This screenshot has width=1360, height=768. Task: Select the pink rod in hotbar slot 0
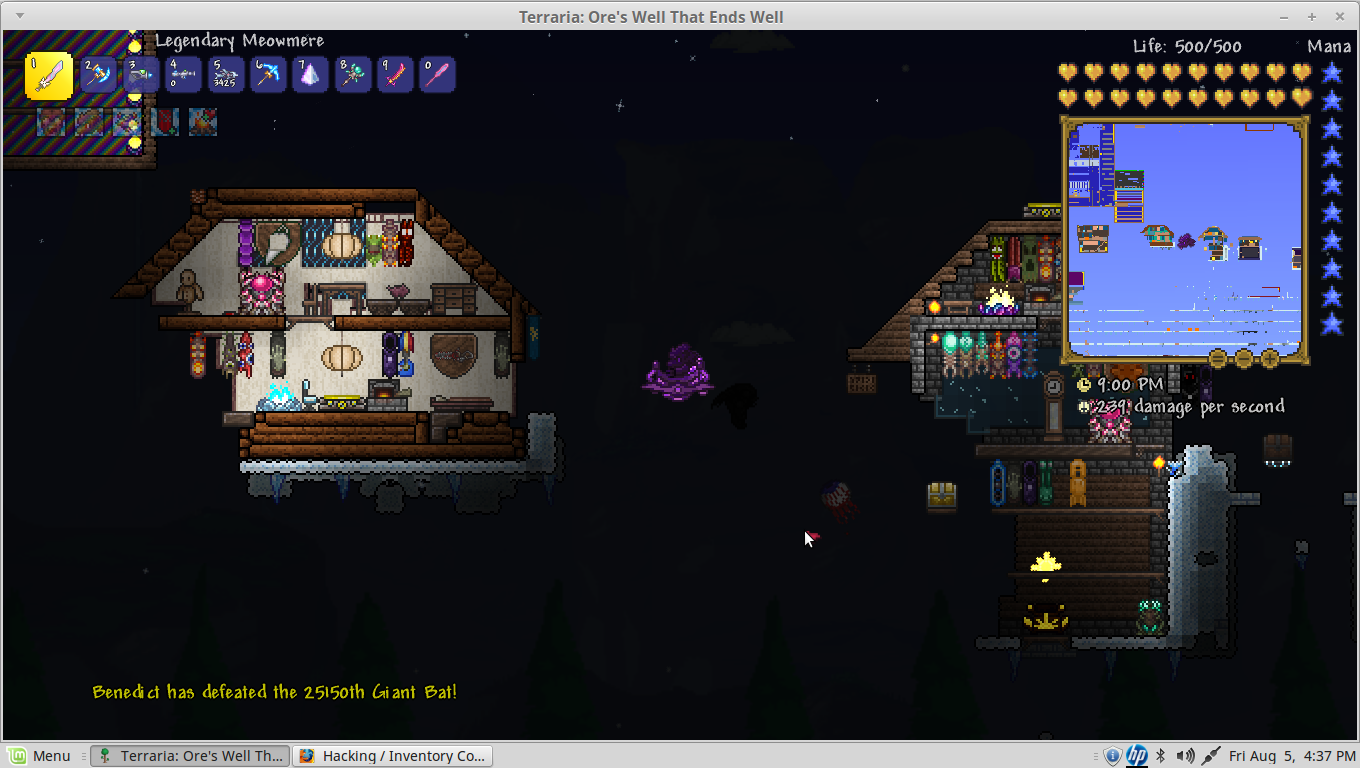[x=437, y=75]
